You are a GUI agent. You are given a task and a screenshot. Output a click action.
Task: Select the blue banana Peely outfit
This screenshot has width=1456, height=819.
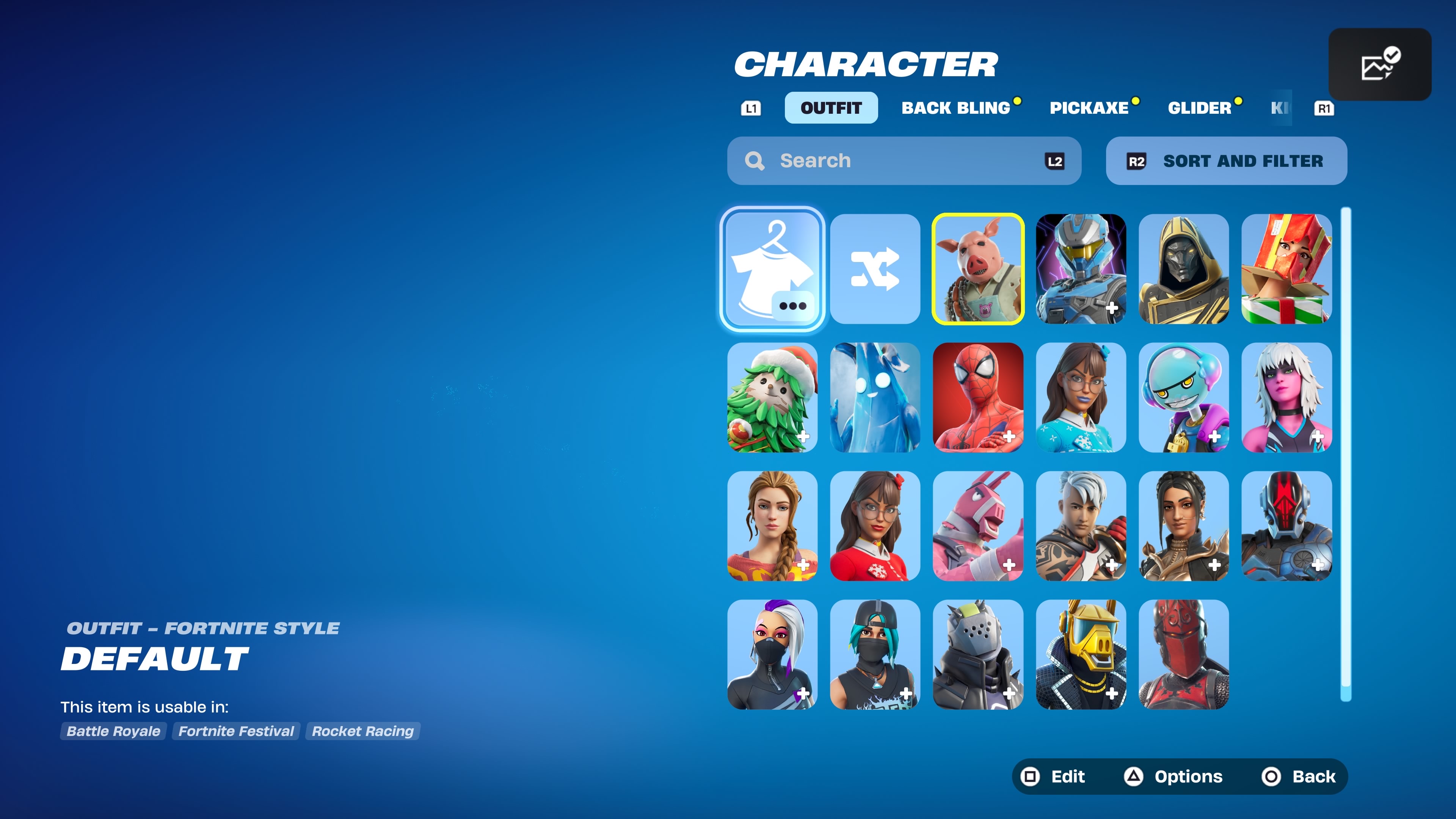(x=875, y=397)
